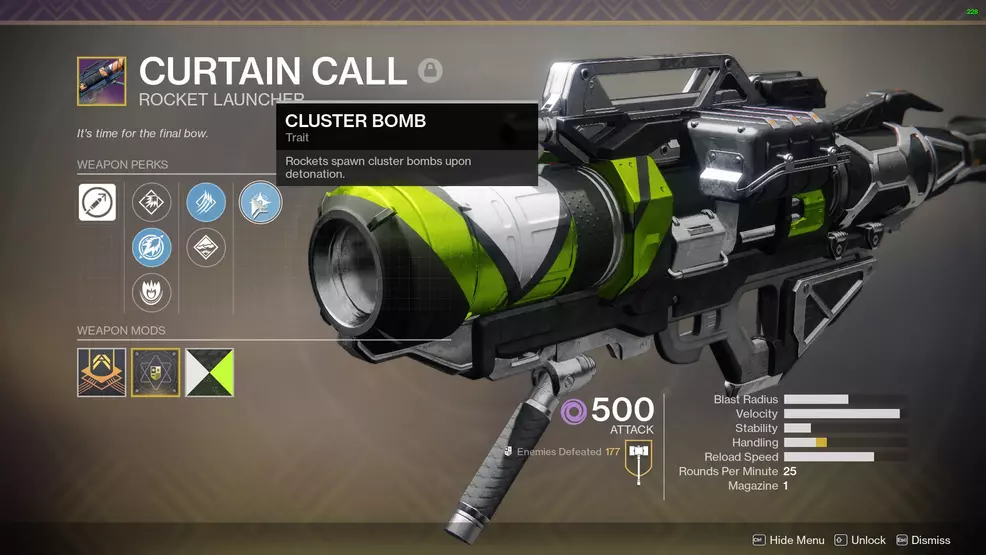Pick the flame-shaped launcher perk
The width and height of the screenshot is (986, 555).
coord(152,293)
